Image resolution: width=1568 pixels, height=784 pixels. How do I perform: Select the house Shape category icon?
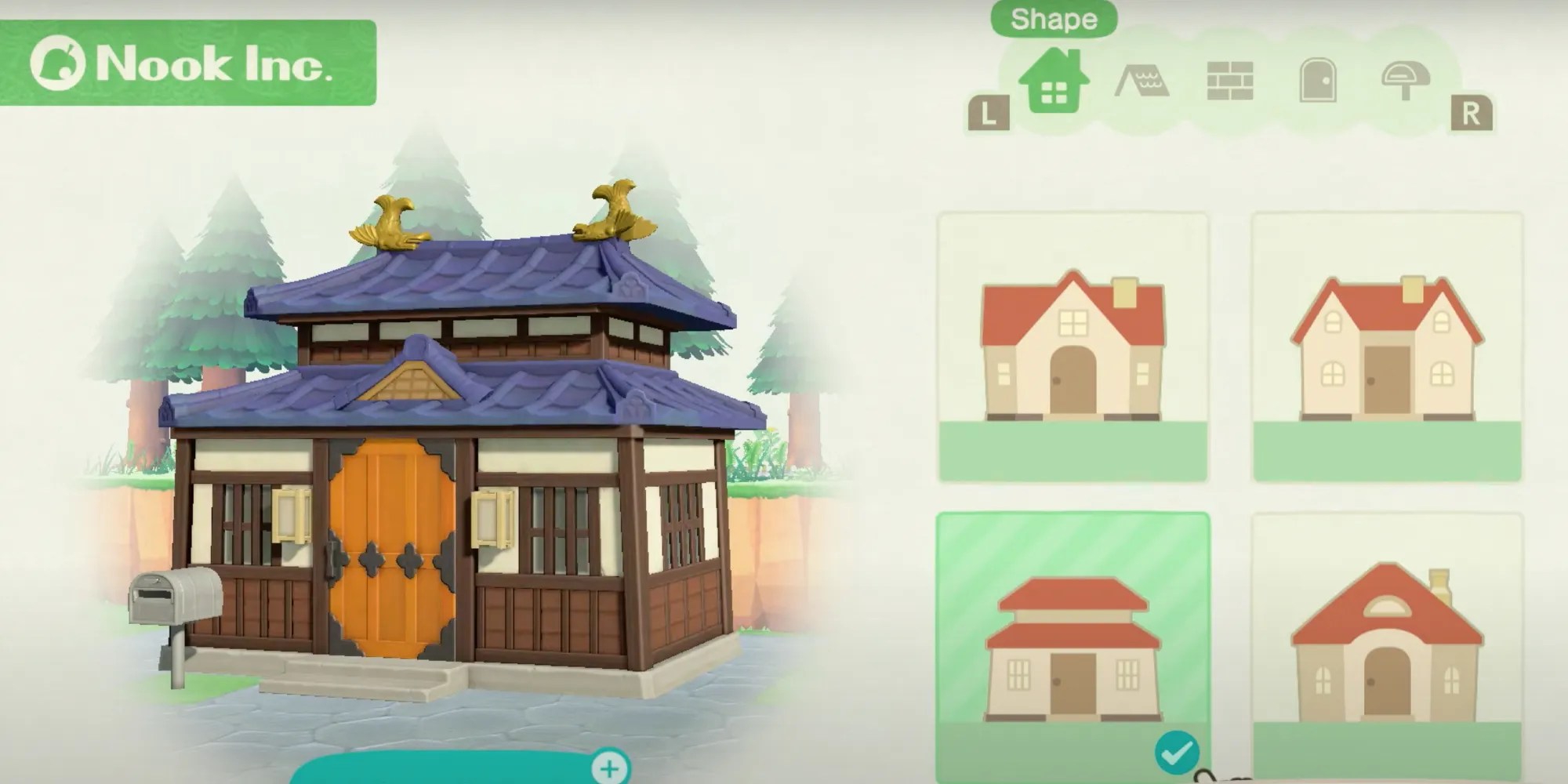click(x=1056, y=81)
